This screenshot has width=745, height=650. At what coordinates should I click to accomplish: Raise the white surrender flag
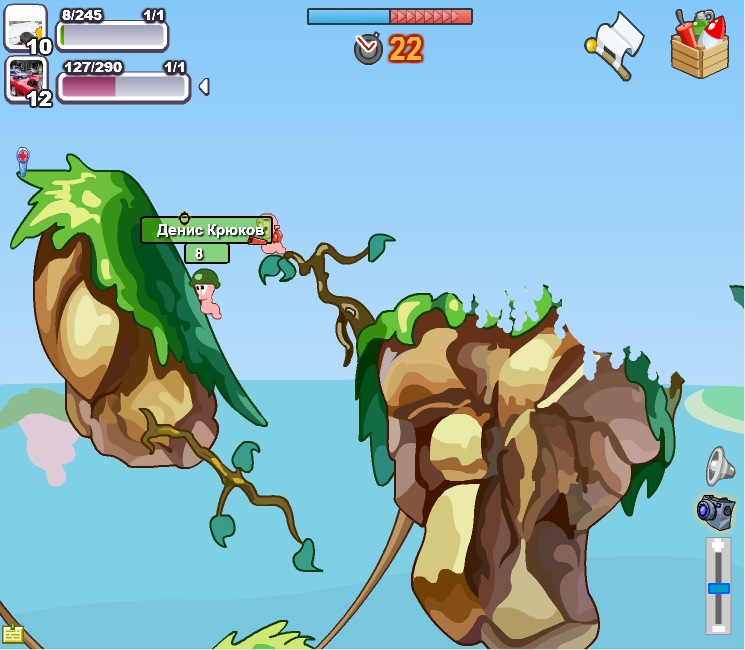(616, 44)
